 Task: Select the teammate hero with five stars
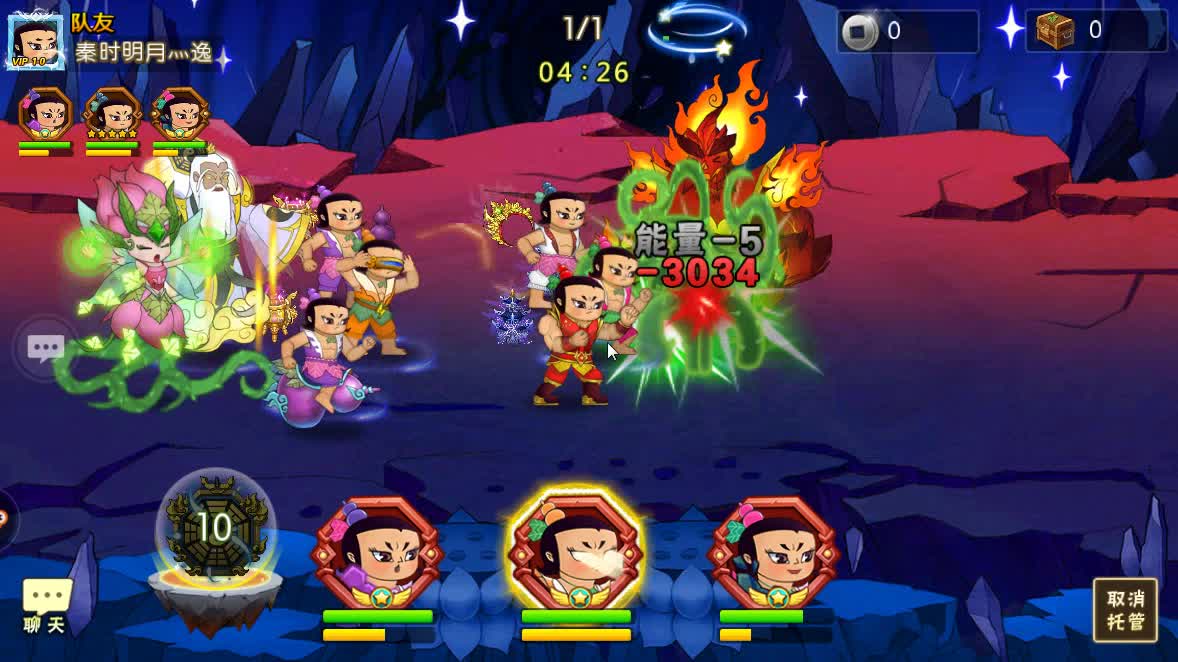[x=112, y=114]
